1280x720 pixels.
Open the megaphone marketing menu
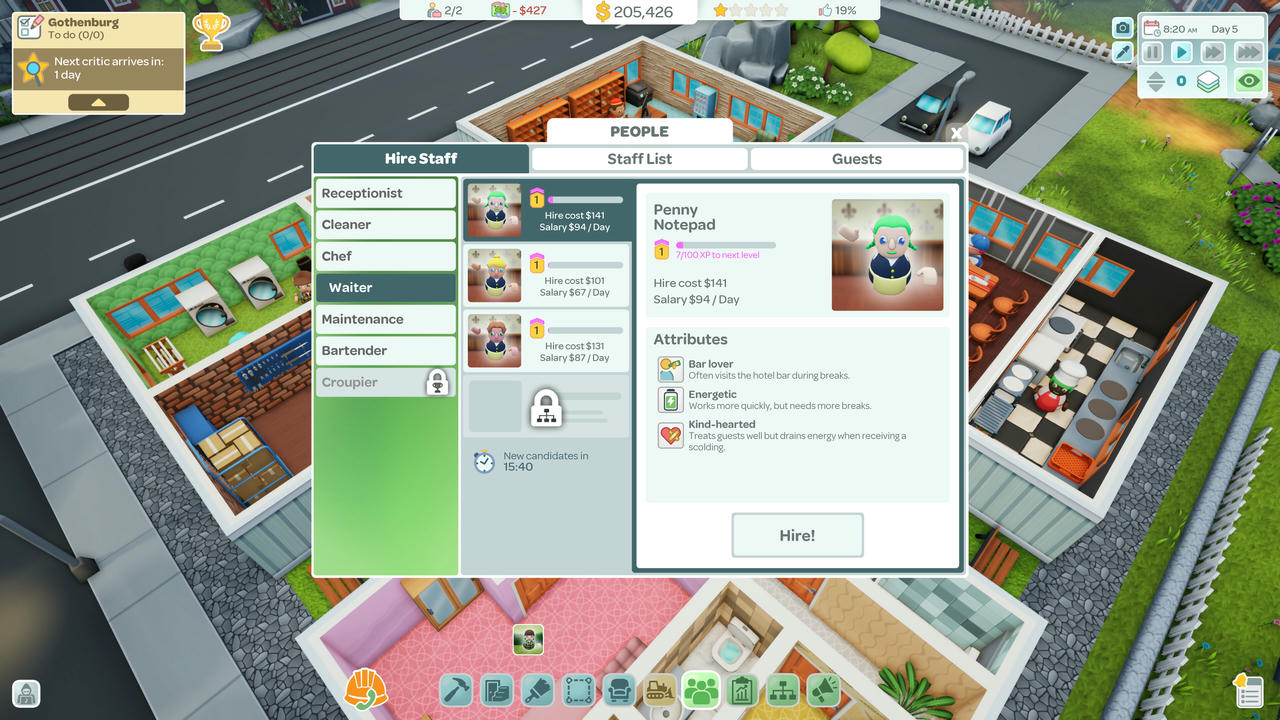(x=823, y=690)
